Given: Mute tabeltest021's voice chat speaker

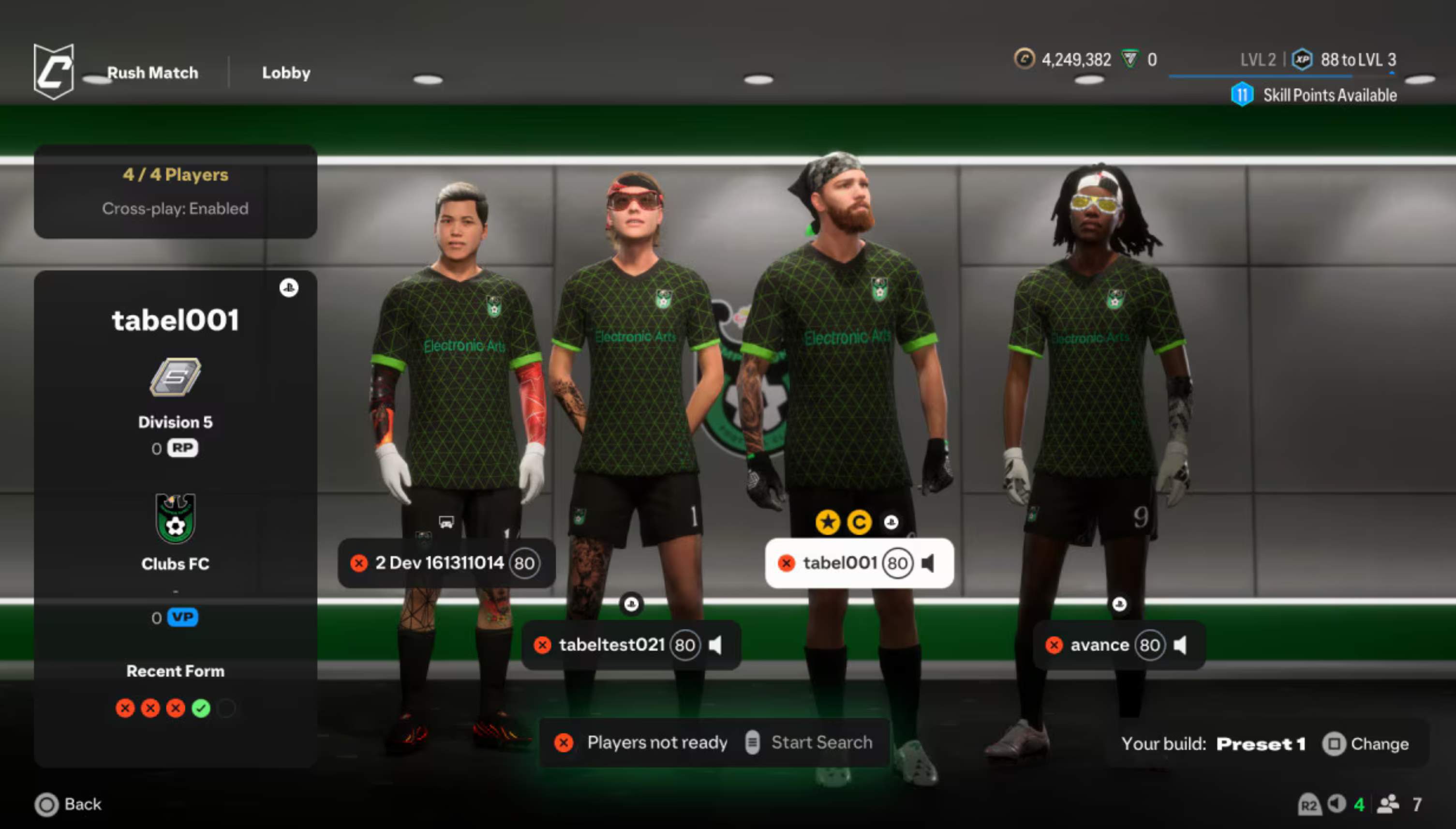Looking at the screenshot, I should coord(715,645).
